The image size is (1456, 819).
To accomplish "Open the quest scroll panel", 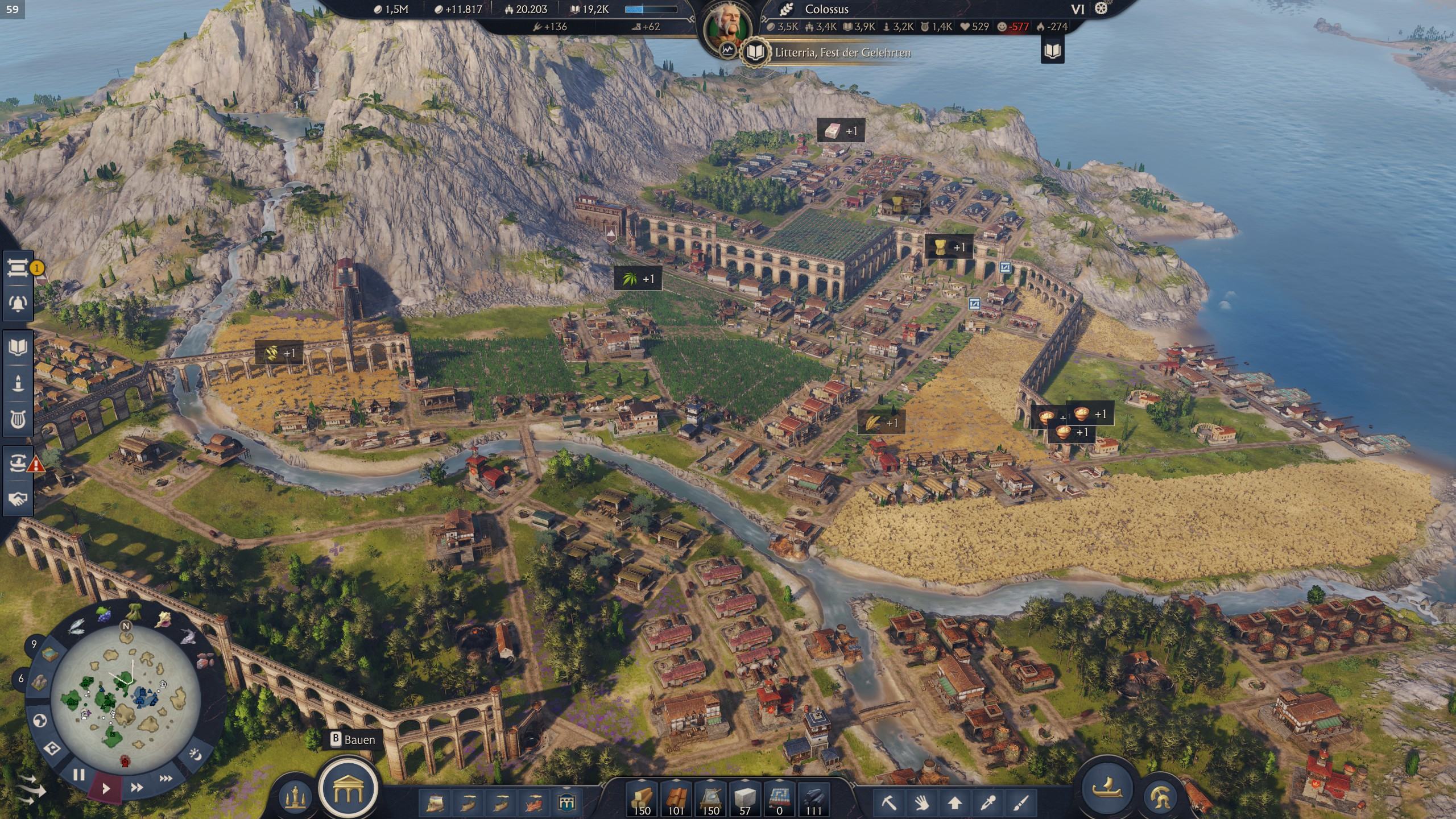I will pyautogui.click(x=18, y=268).
